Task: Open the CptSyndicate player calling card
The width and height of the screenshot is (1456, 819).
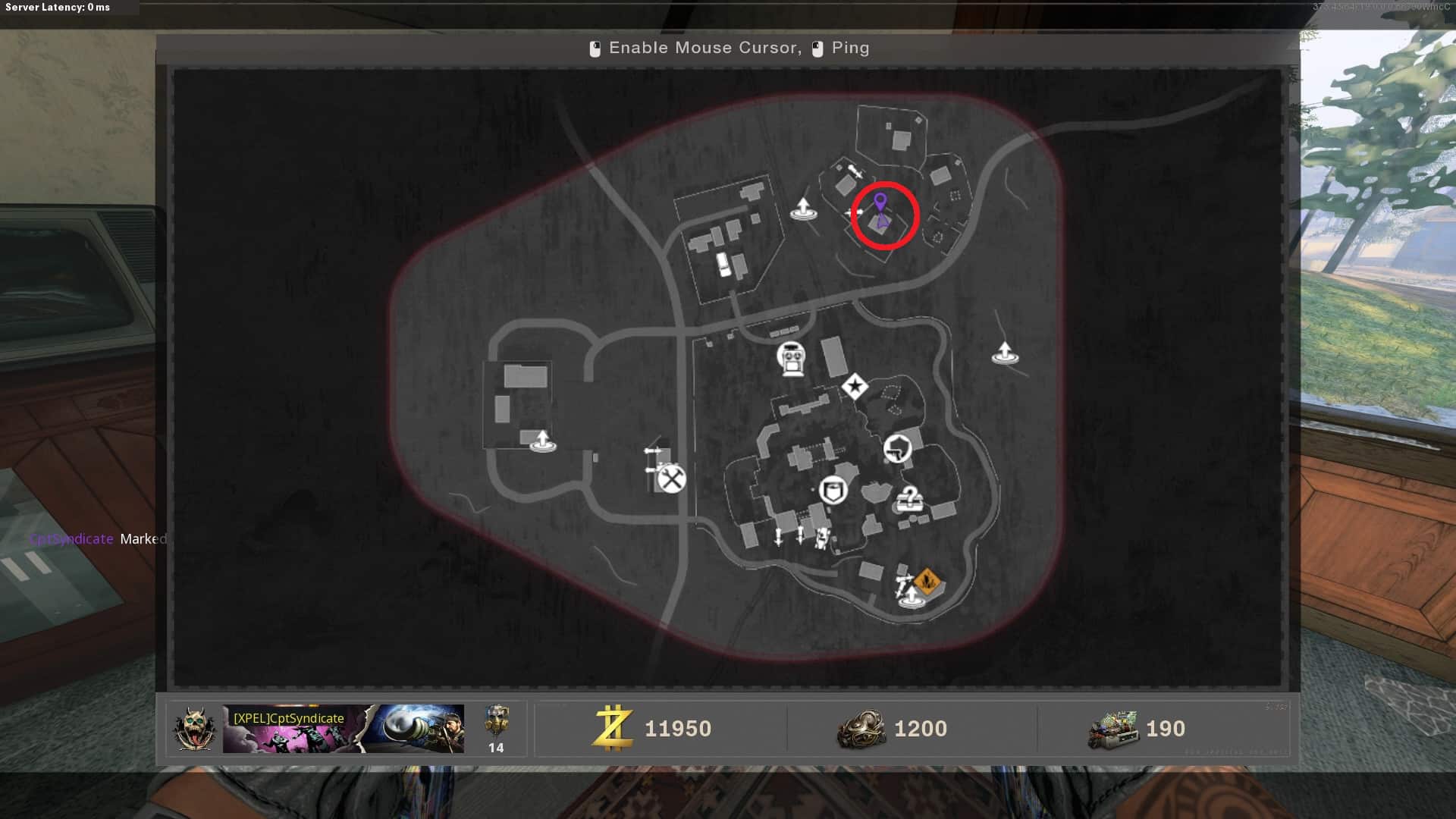Action: pos(343,729)
